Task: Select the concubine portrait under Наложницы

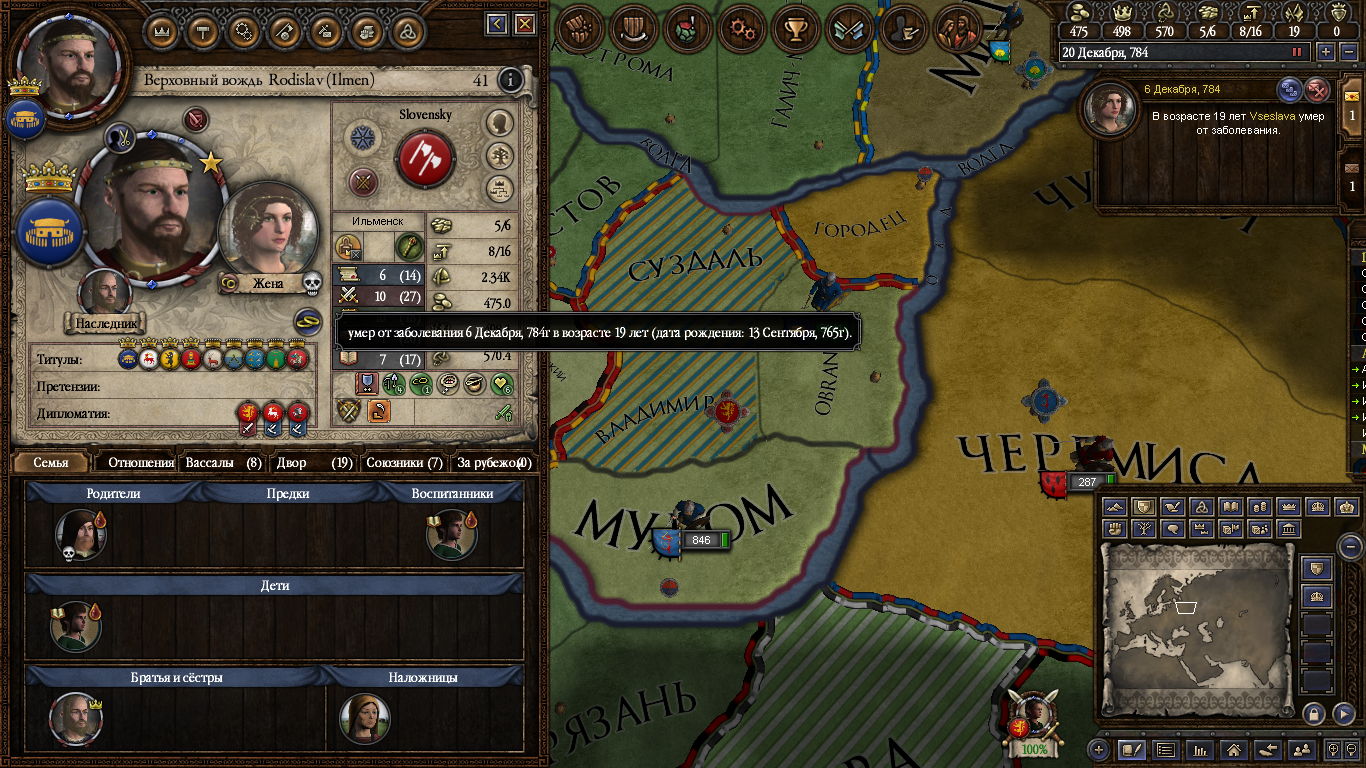Action: pos(364,717)
